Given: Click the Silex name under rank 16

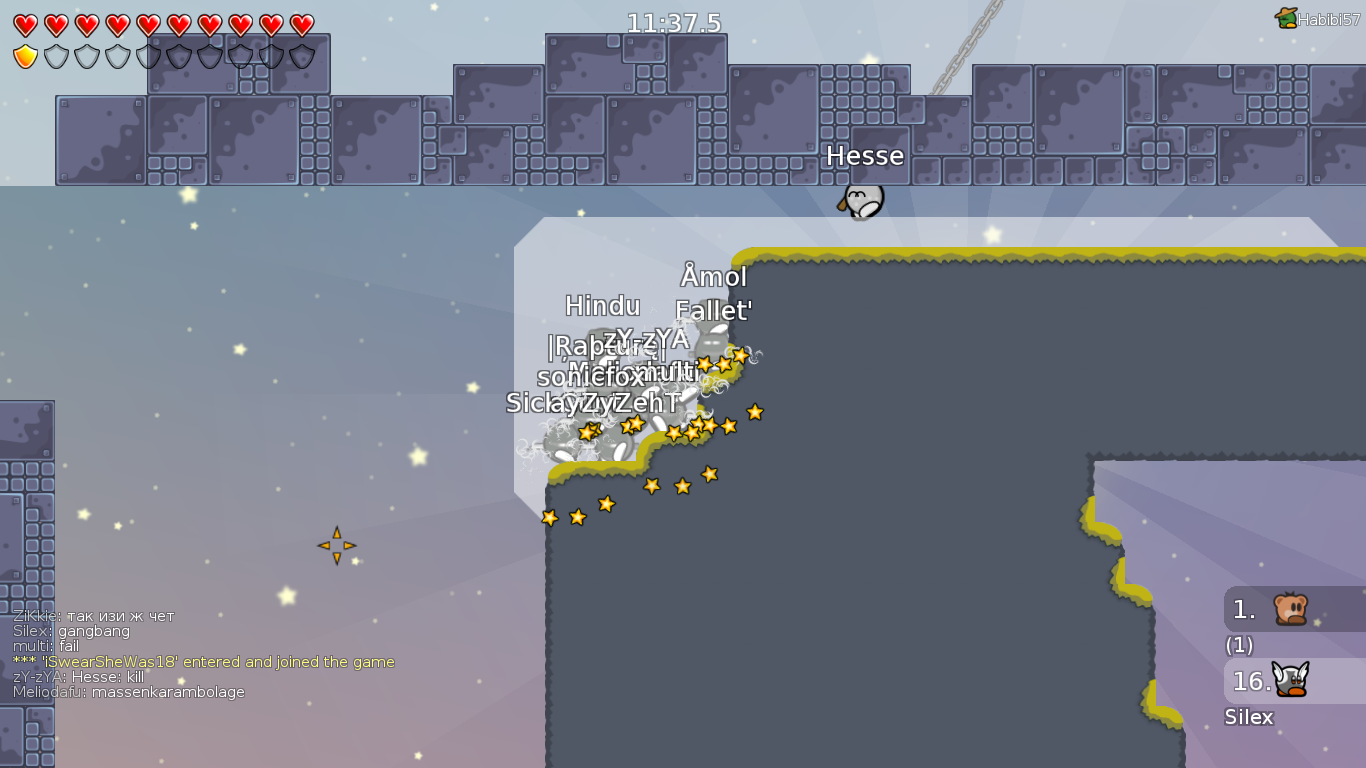Looking at the screenshot, I should point(1249,717).
